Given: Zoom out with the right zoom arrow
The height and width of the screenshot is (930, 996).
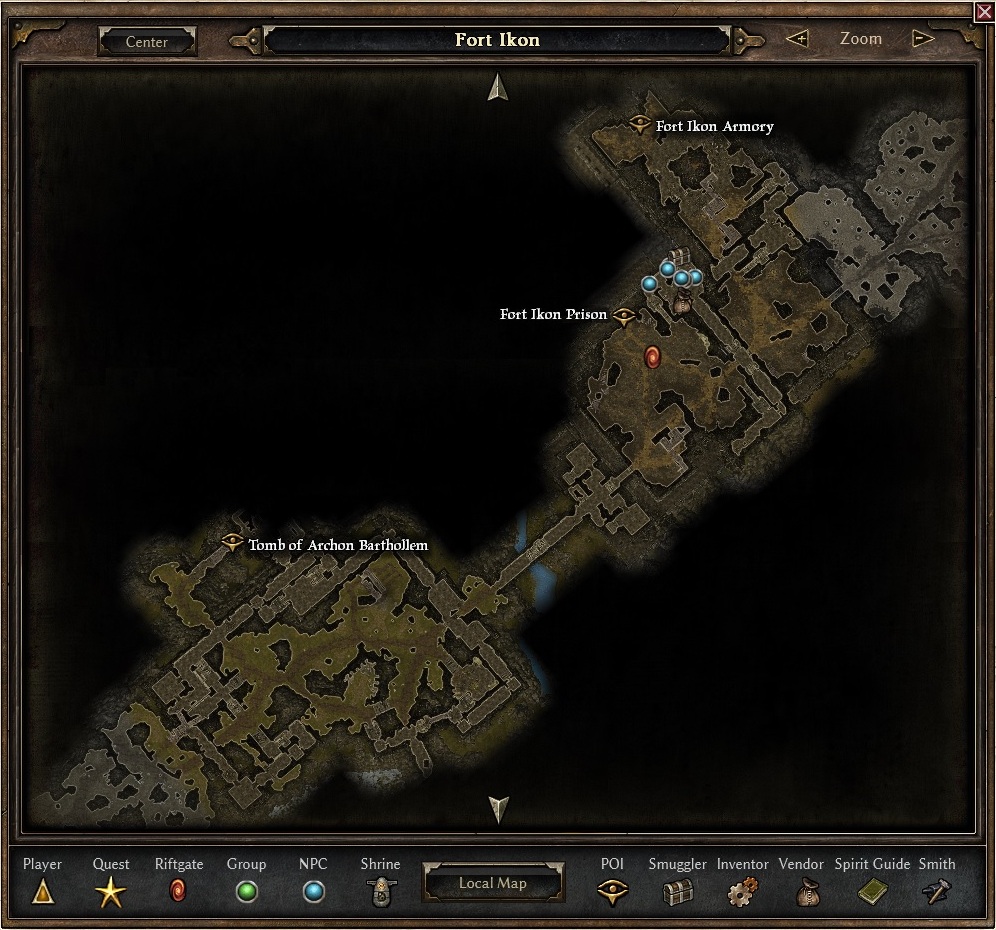Looking at the screenshot, I should pyautogui.click(x=923, y=39).
